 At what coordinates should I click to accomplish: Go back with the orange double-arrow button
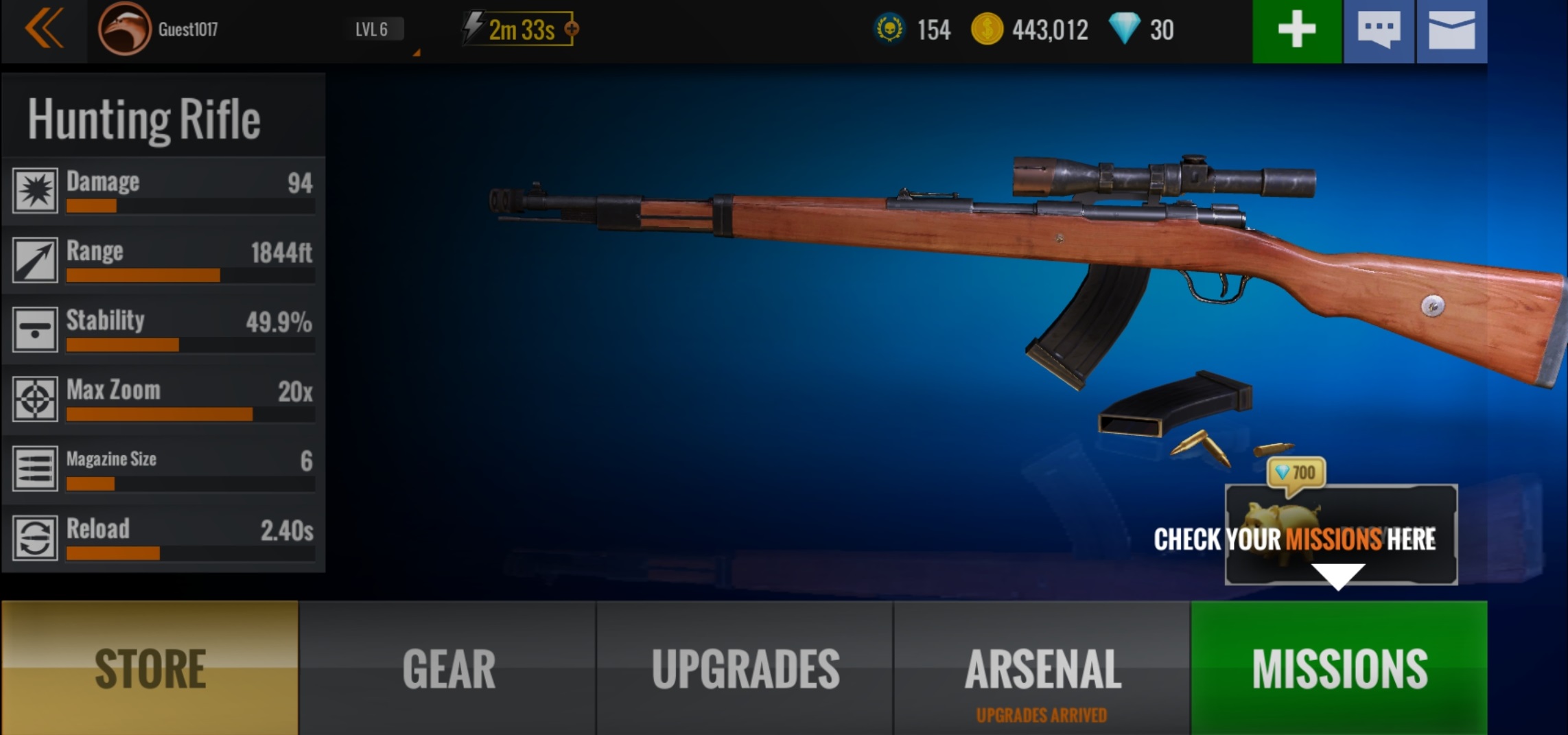click(44, 30)
